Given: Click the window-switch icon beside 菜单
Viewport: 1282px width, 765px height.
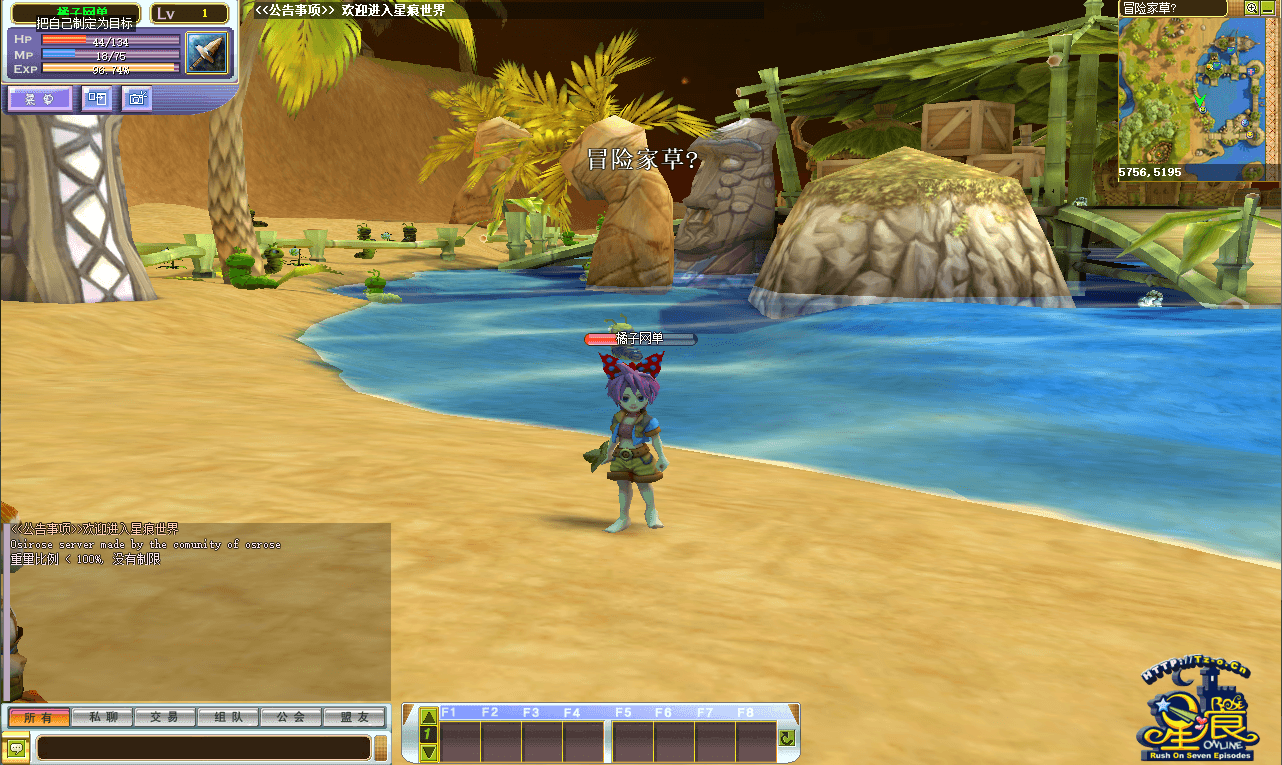Looking at the screenshot, I should tap(97, 98).
